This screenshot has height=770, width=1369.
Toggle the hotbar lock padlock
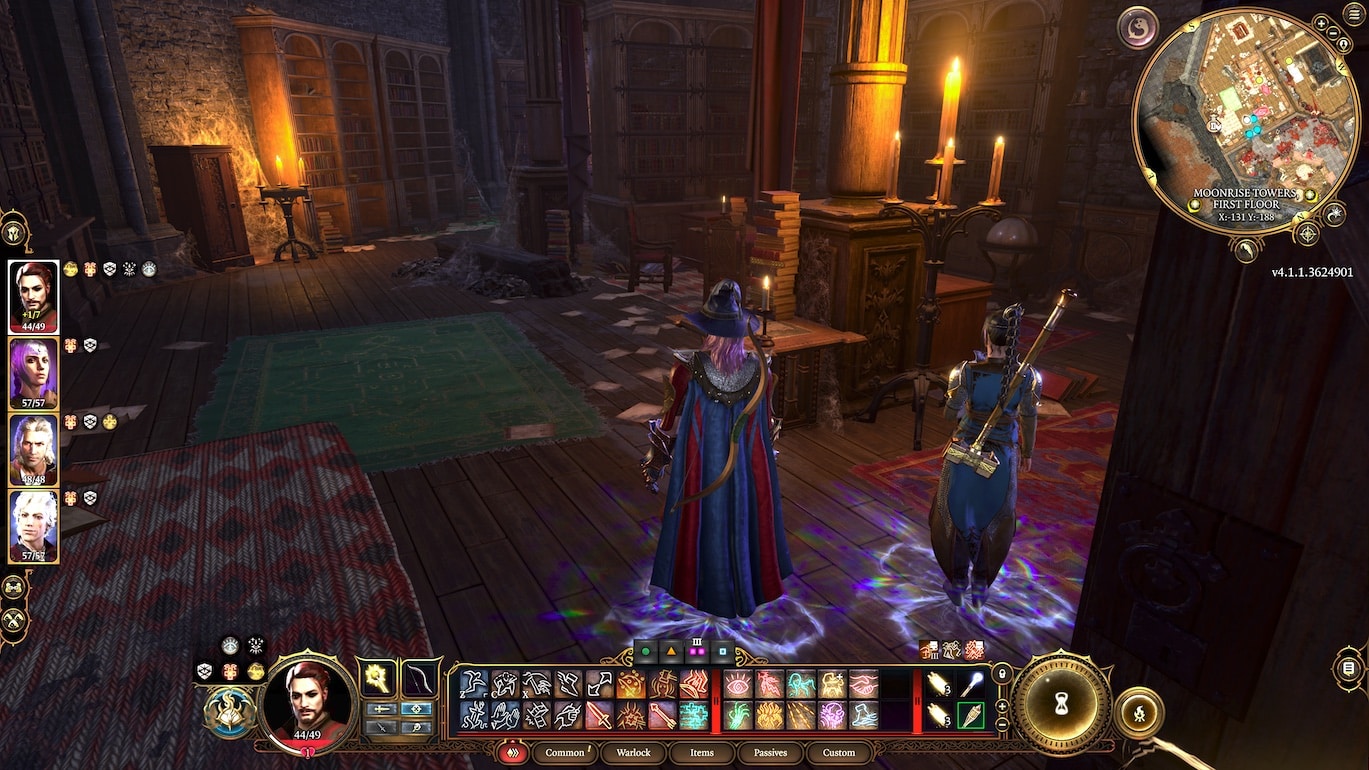[x=1002, y=673]
